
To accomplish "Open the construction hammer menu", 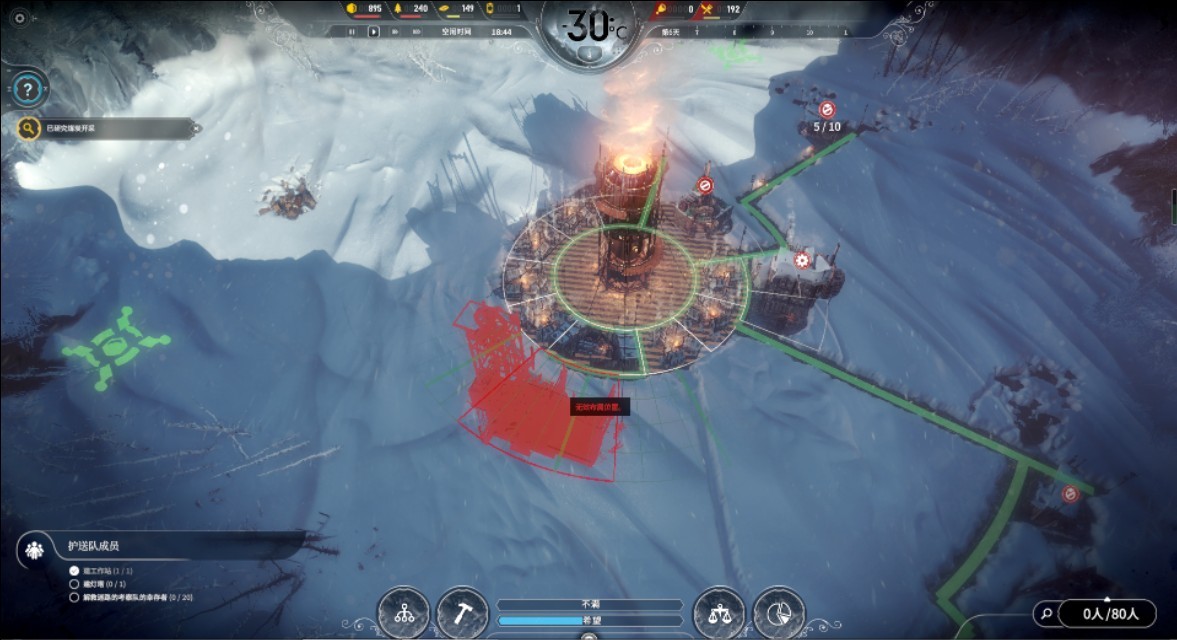I will (462, 613).
